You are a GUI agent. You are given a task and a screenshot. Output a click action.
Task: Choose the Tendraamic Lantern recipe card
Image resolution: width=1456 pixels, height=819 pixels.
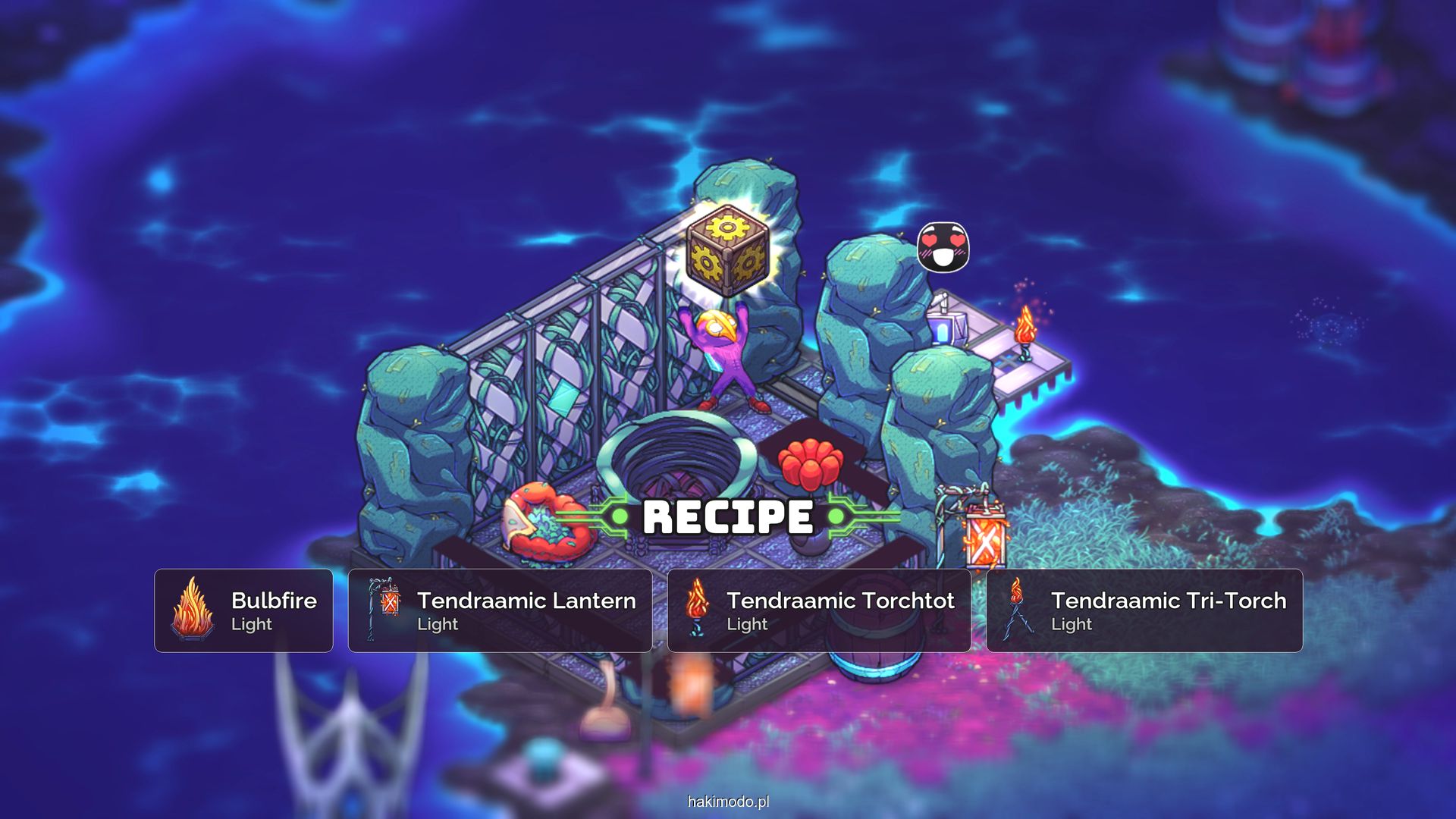[x=500, y=610]
